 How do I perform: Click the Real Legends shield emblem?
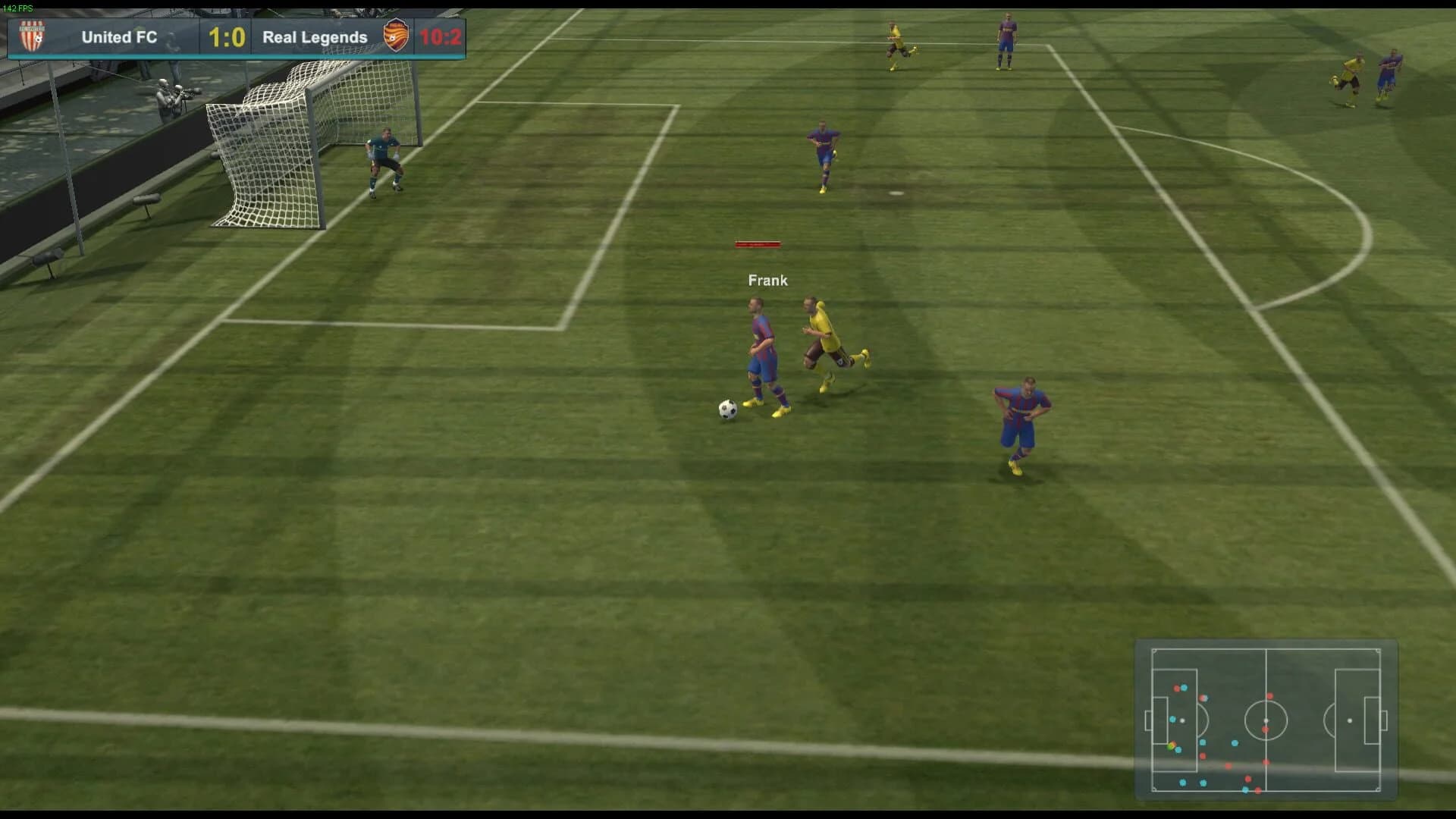[397, 36]
